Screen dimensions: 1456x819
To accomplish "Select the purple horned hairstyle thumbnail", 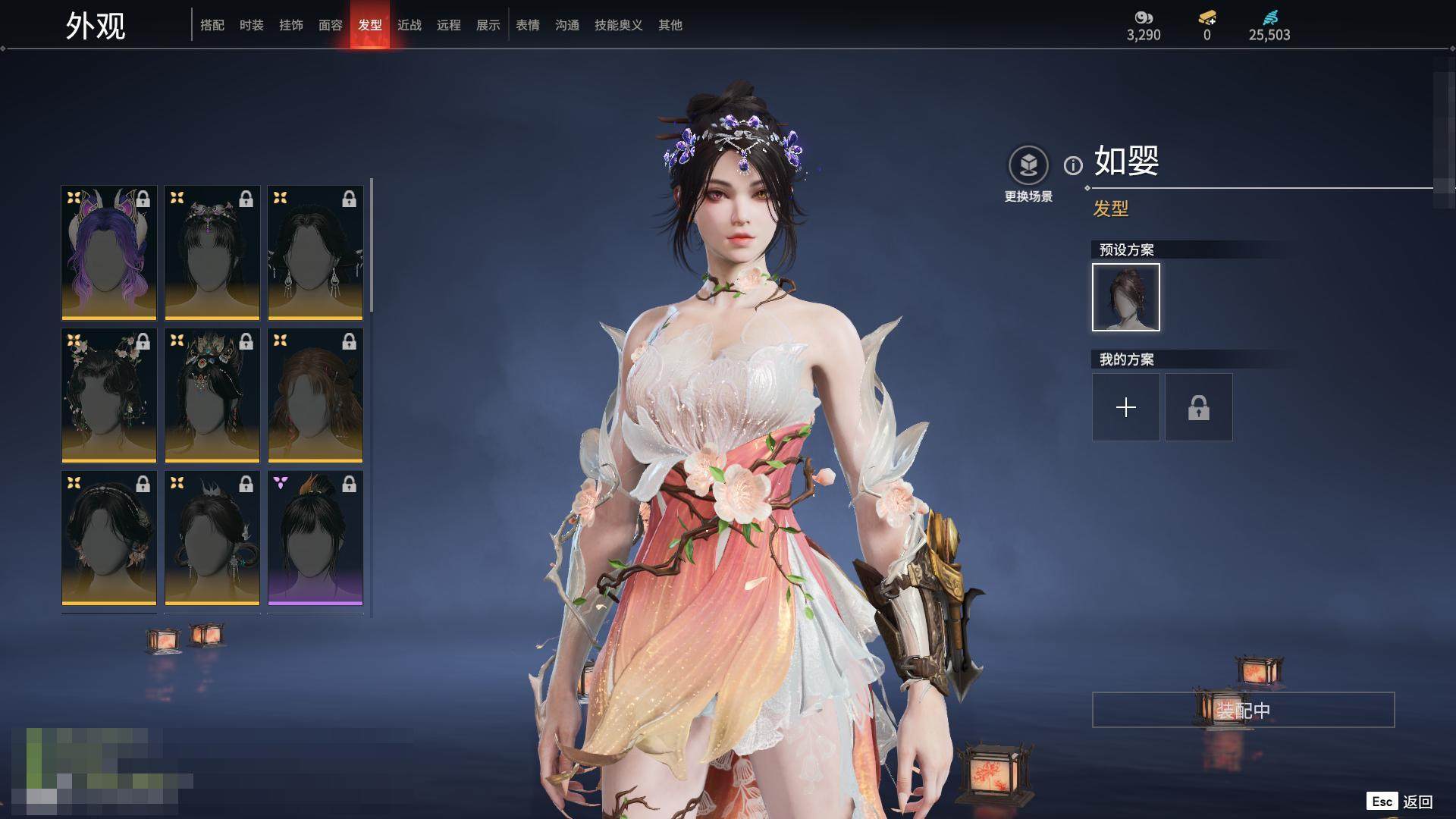I will [x=109, y=253].
